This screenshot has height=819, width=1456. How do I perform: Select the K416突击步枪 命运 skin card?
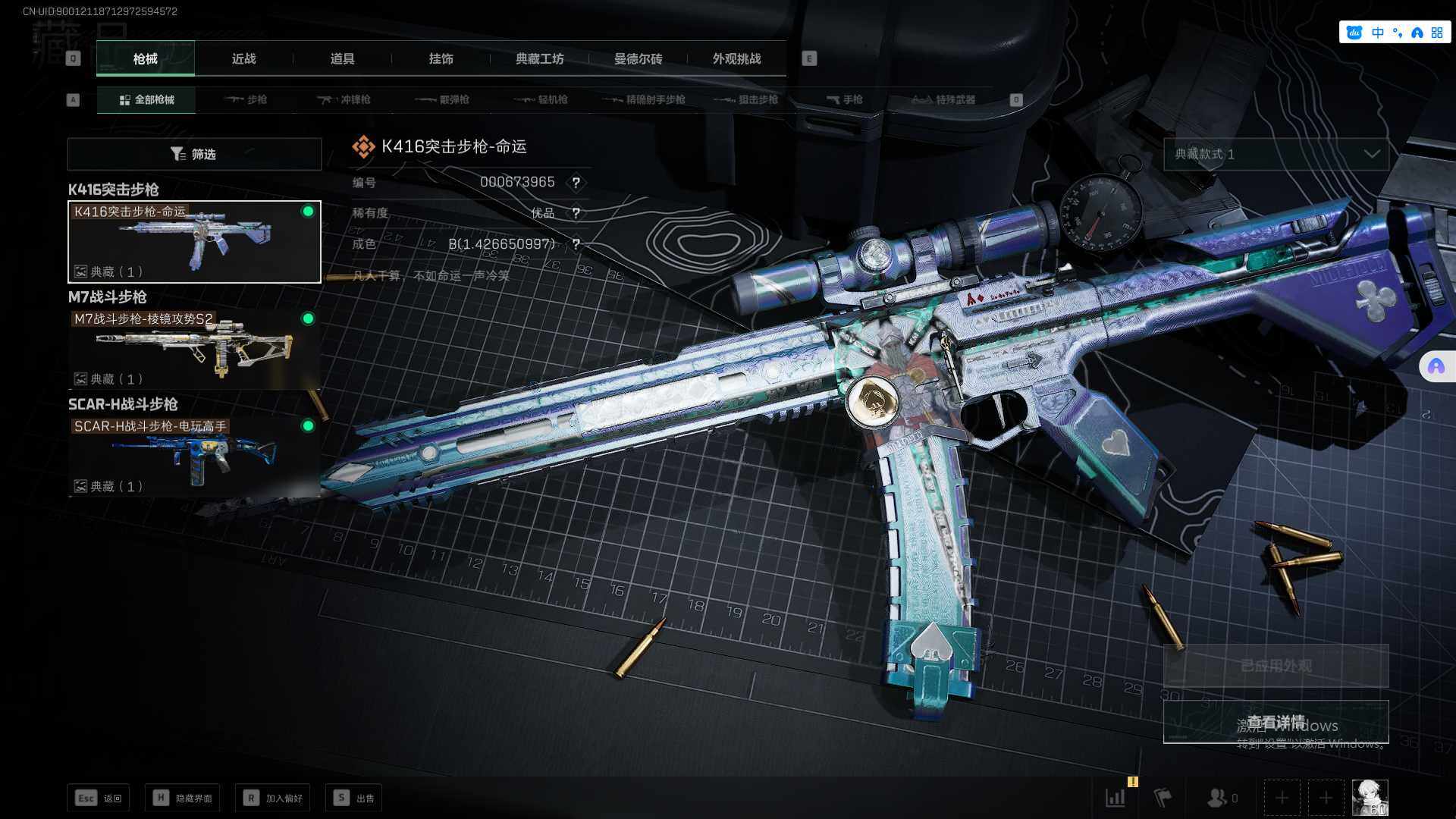(194, 241)
